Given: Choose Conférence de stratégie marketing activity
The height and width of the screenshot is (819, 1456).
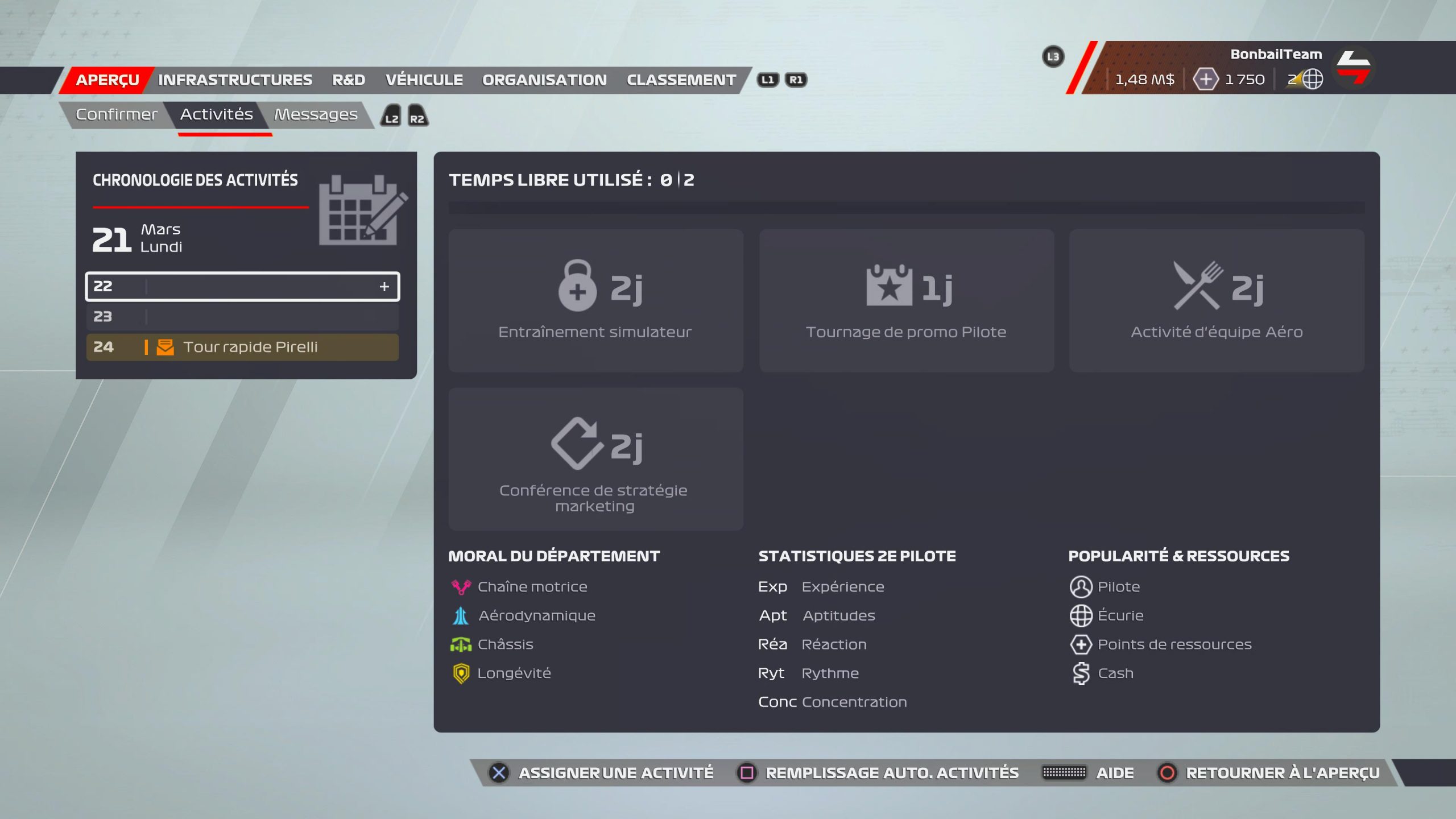Looking at the screenshot, I should pyautogui.click(x=595, y=459).
